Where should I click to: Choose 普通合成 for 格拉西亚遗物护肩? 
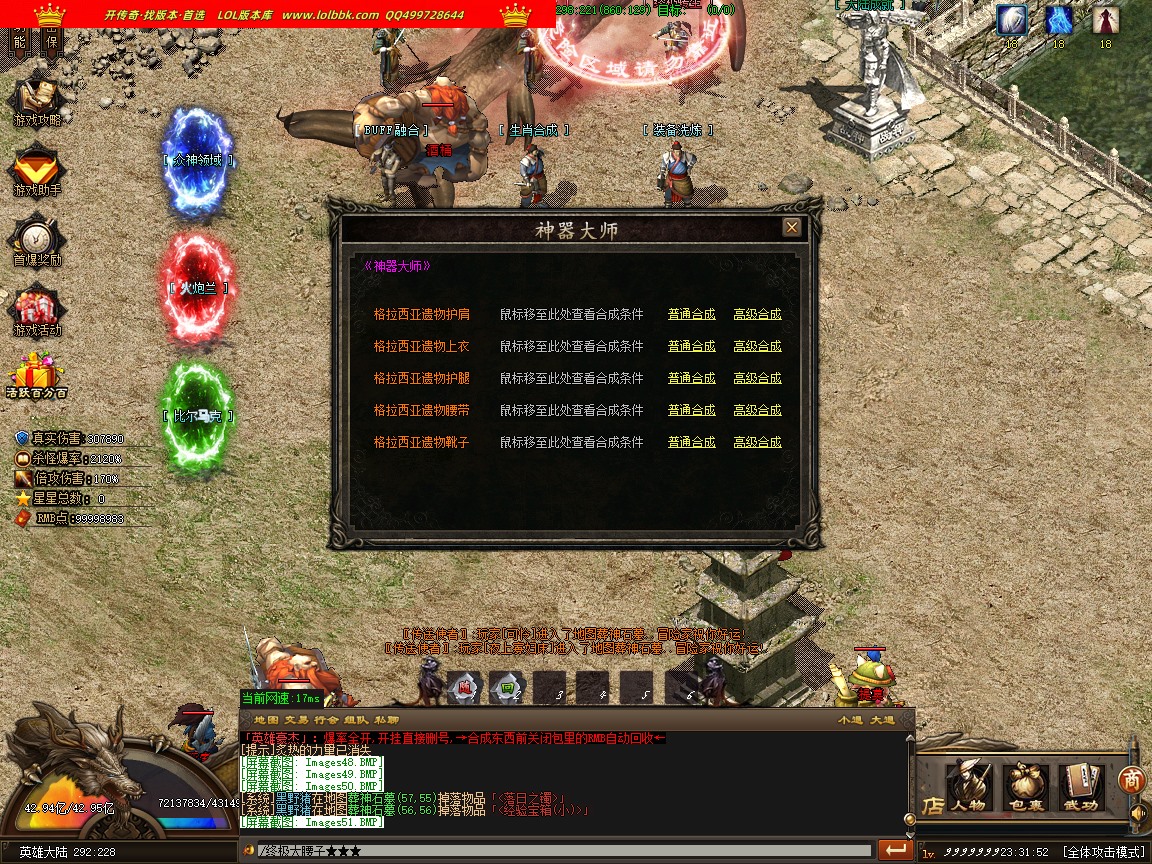pos(691,314)
